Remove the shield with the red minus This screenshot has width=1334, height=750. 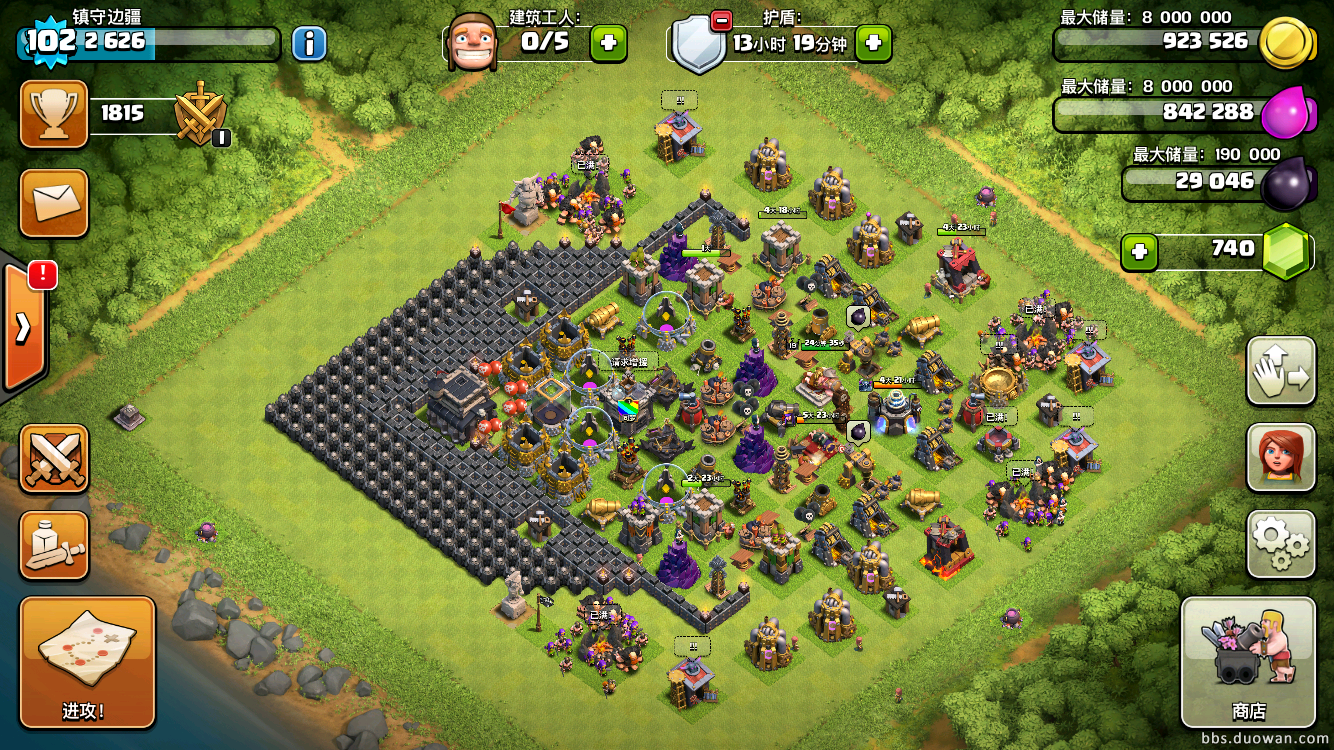[x=720, y=20]
